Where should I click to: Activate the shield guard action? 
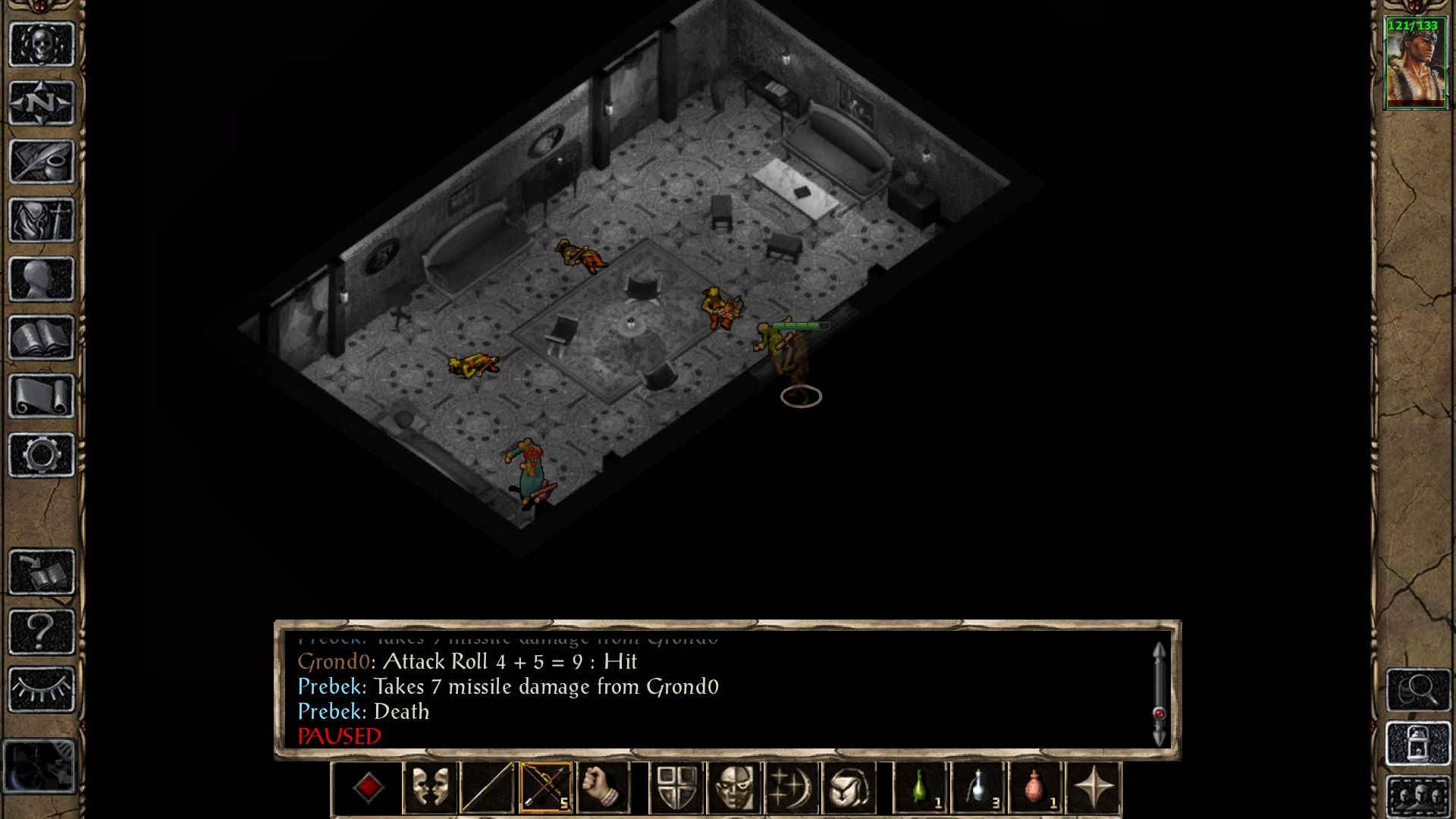point(676,788)
